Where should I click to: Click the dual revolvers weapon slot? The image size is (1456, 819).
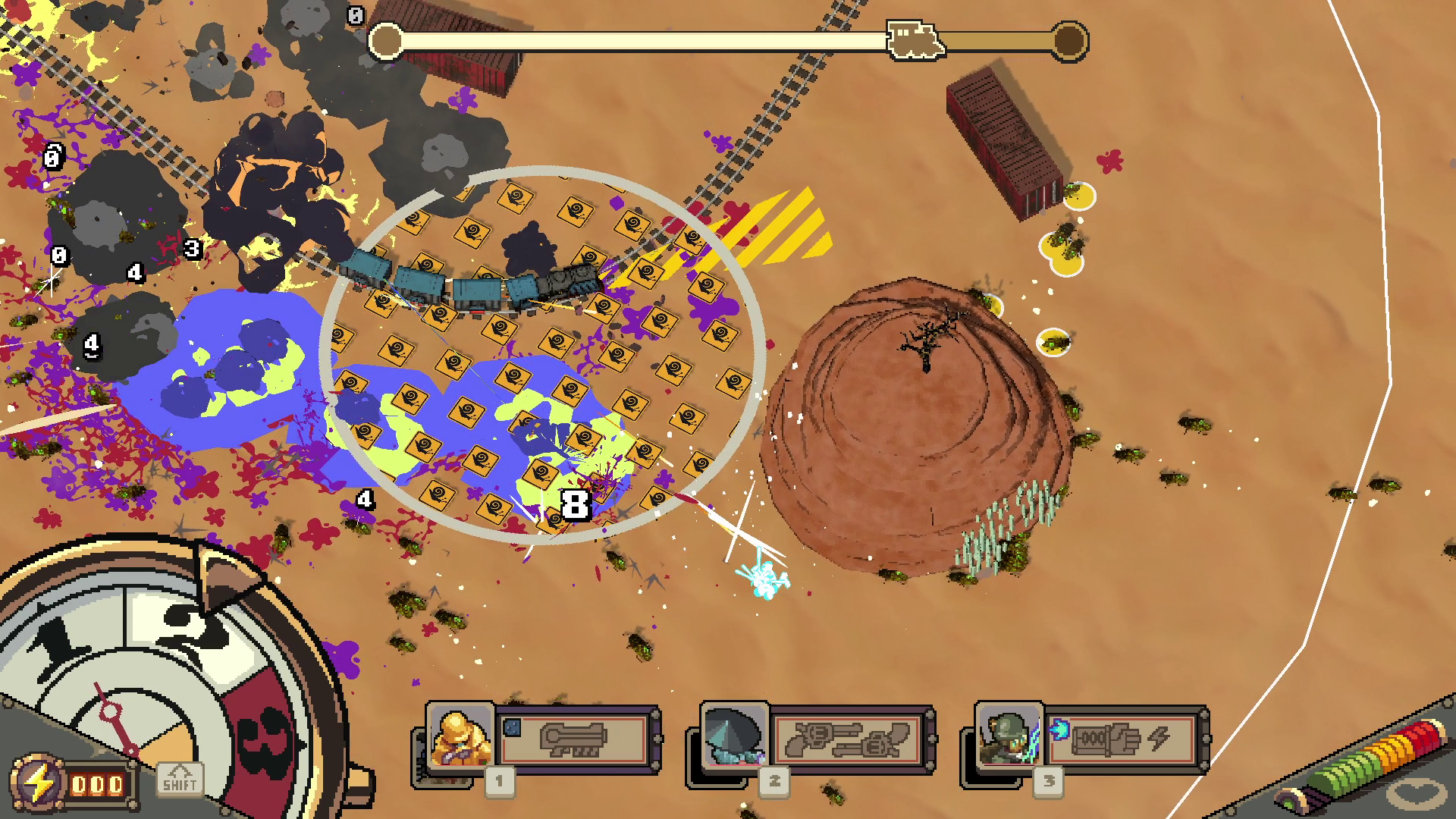tap(848, 739)
